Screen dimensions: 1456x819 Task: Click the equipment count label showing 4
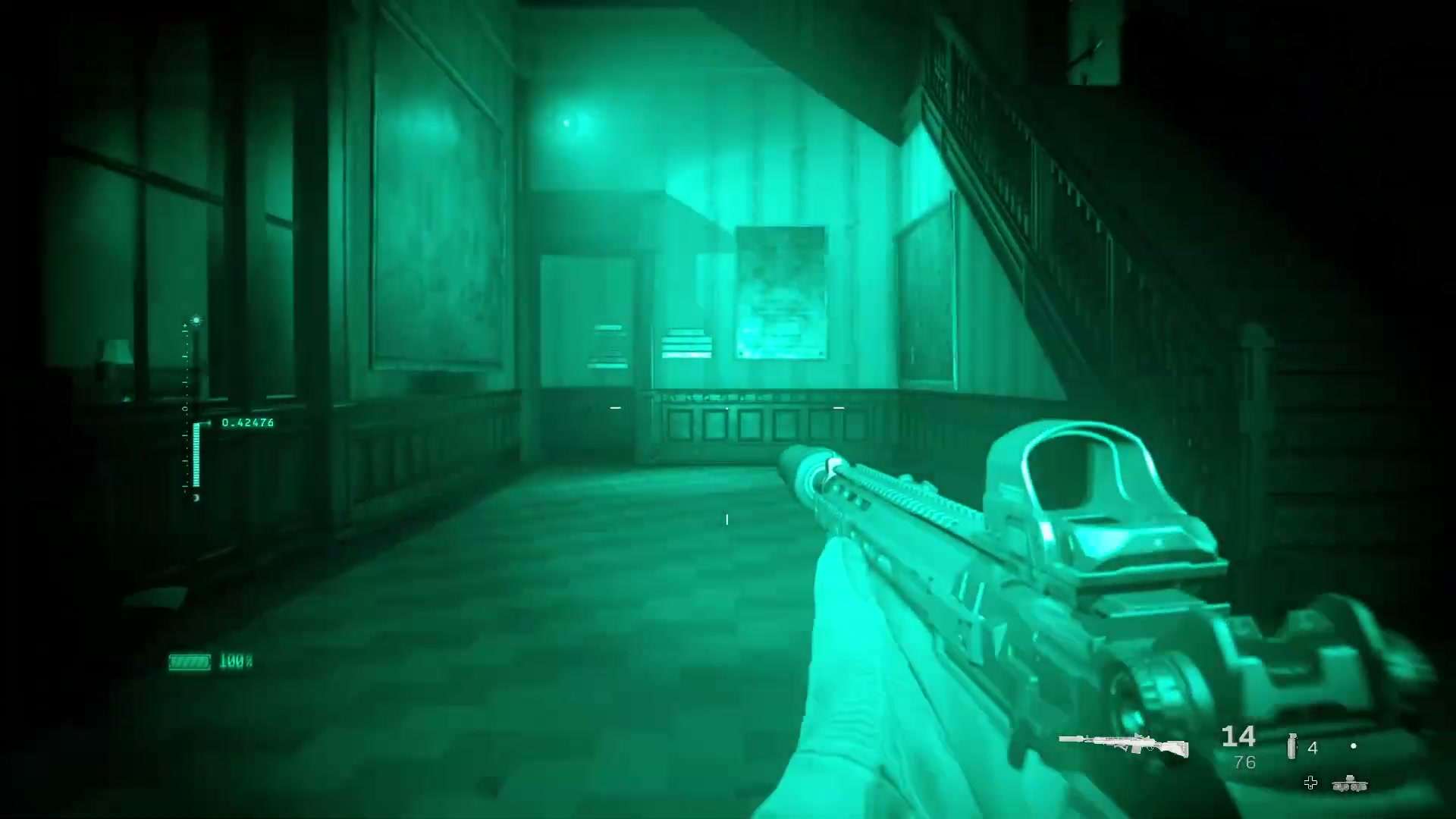[1312, 748]
